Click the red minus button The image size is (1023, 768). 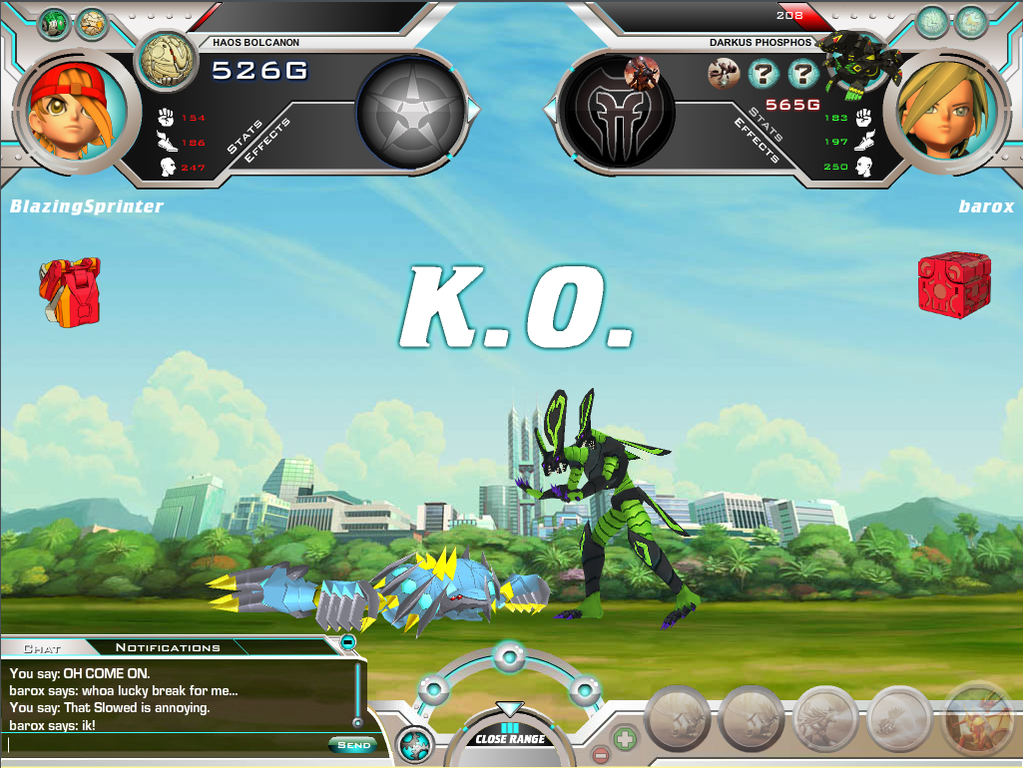(x=600, y=754)
